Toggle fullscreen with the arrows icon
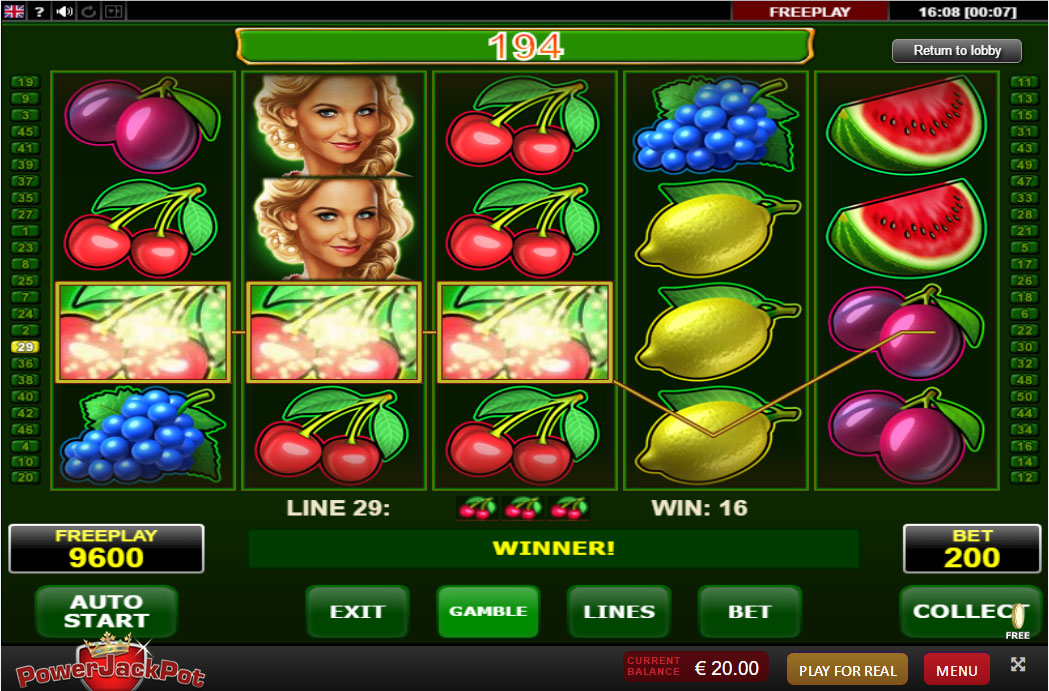The width and height of the screenshot is (1049, 691). (1018, 665)
